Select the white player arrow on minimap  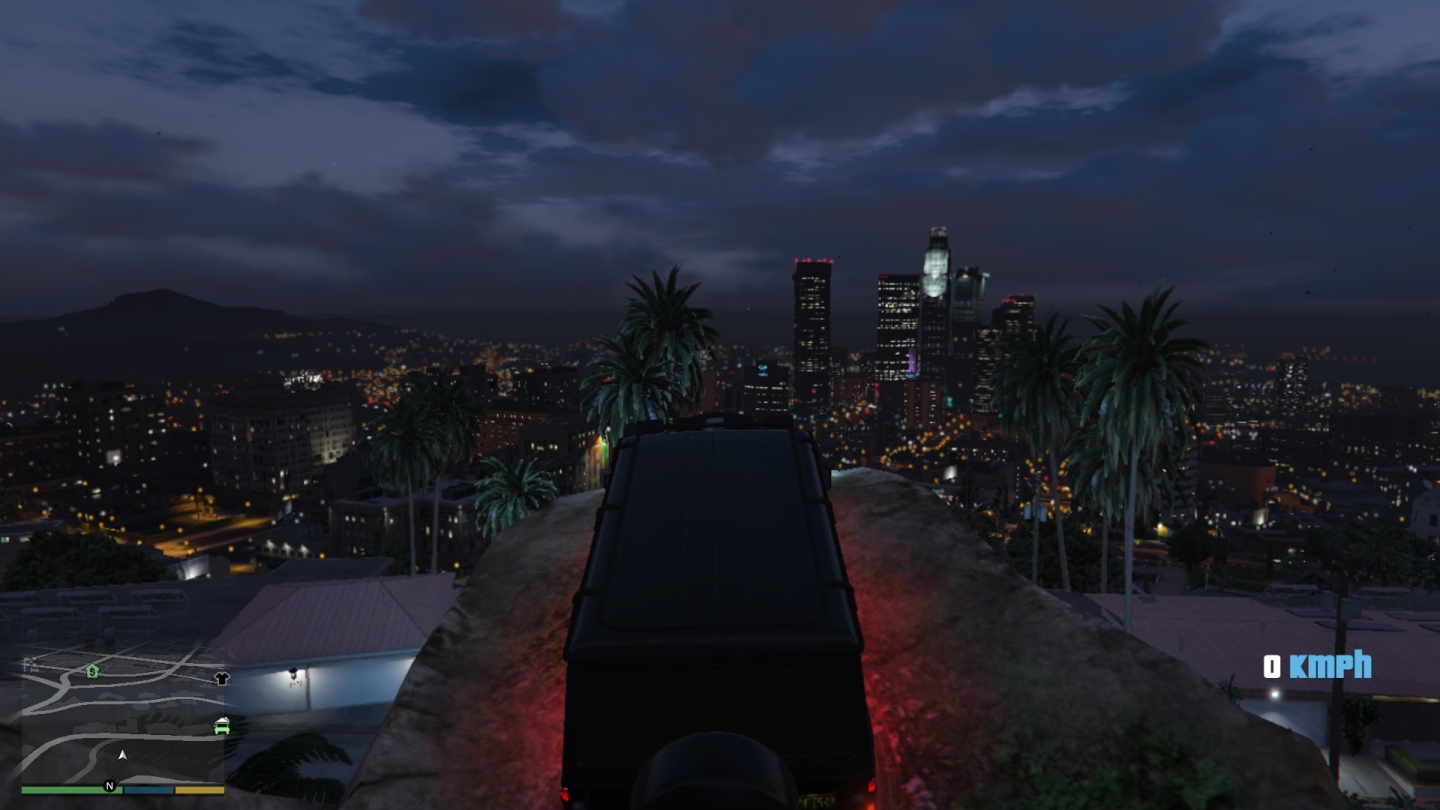[122, 754]
